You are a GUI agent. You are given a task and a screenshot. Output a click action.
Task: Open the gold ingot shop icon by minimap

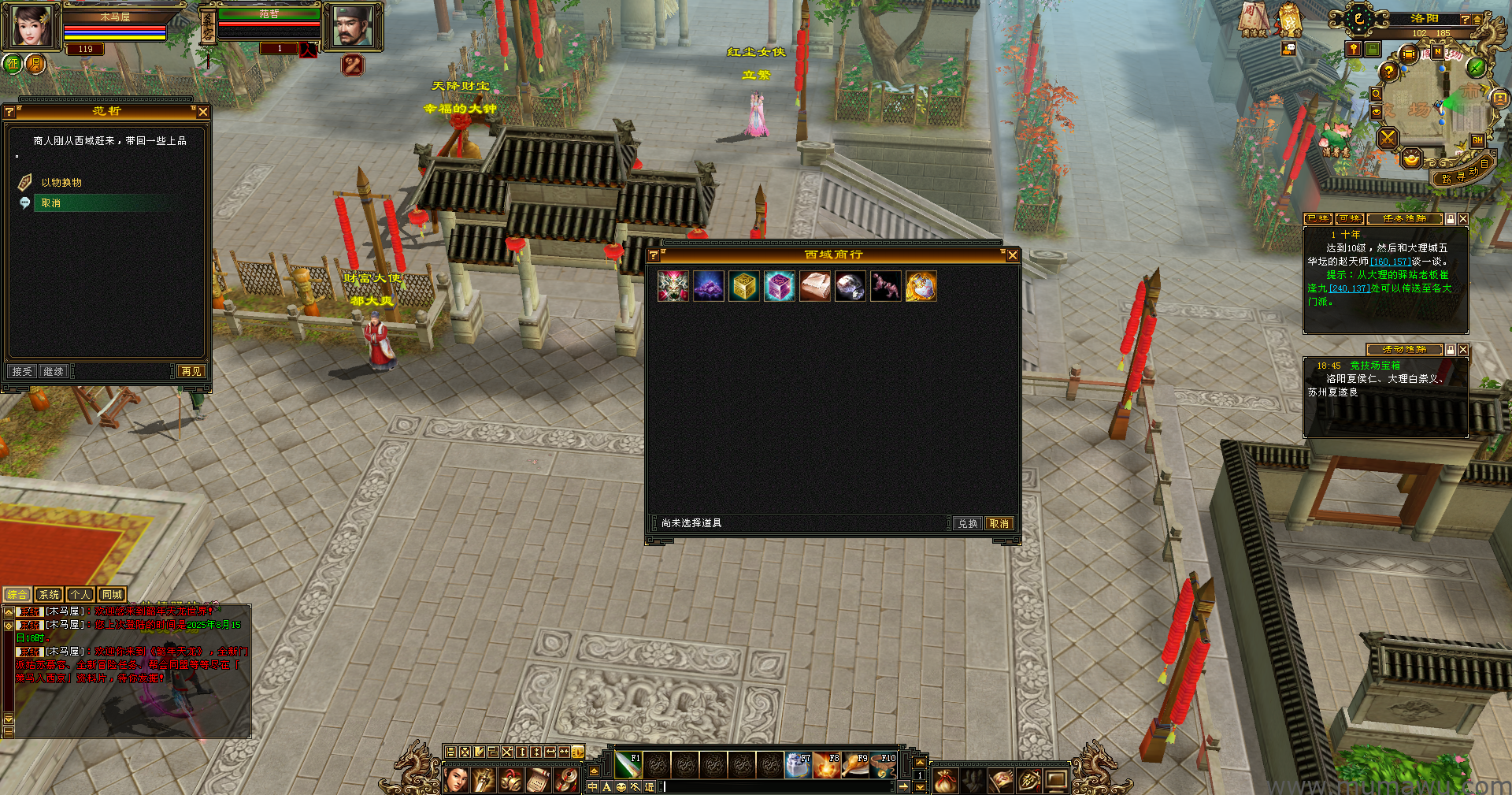(x=1411, y=158)
